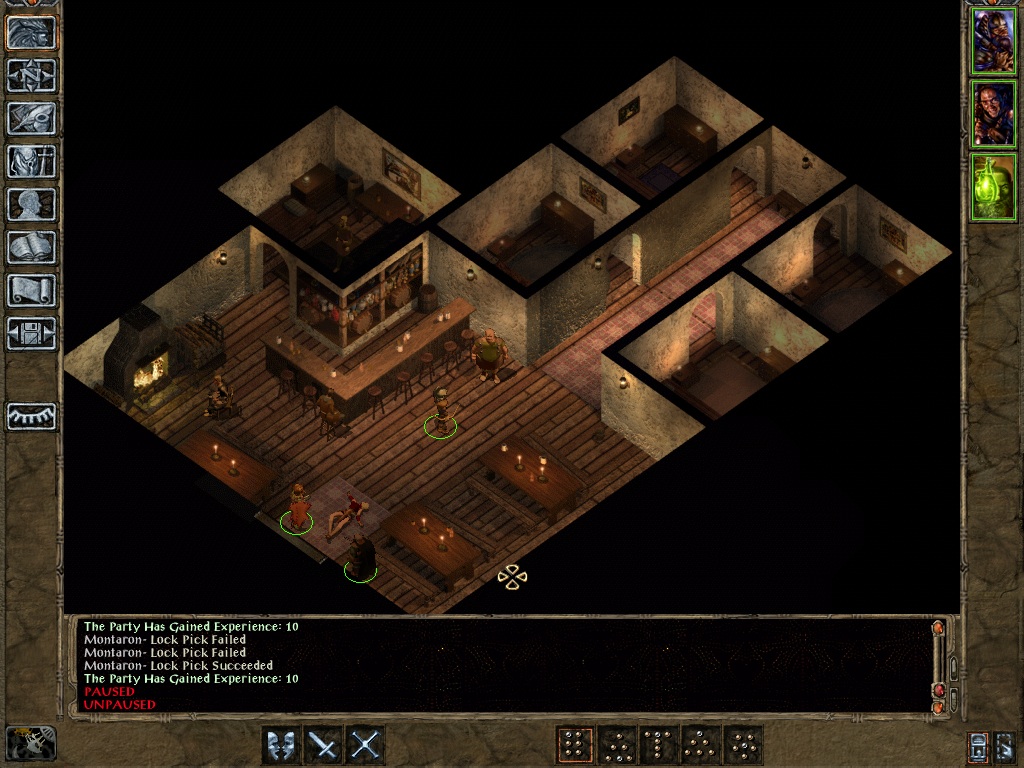Click the select-all party button in the bottom-right corner
1024x768 pixels.
pos(1004,745)
